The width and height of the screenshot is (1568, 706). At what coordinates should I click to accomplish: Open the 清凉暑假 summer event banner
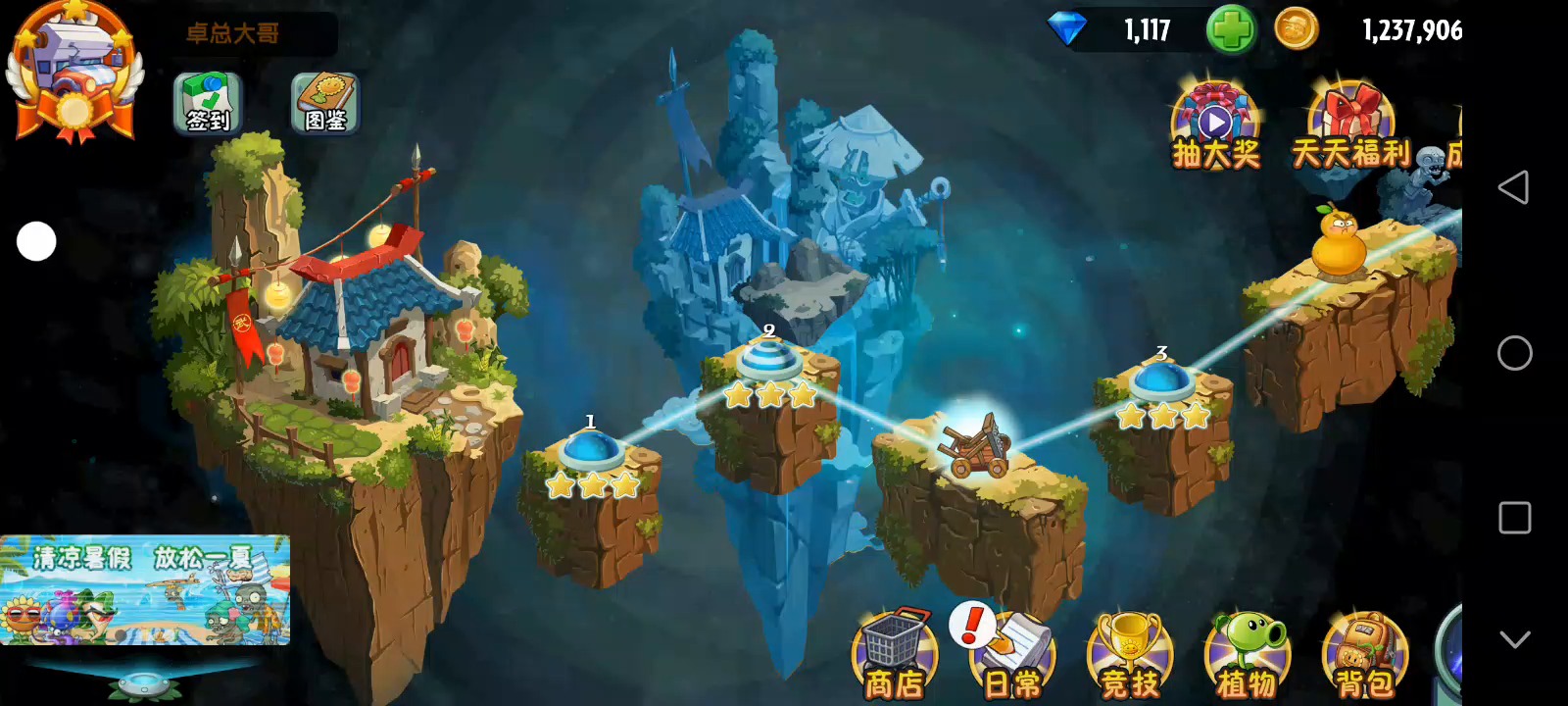pyautogui.click(x=145, y=589)
